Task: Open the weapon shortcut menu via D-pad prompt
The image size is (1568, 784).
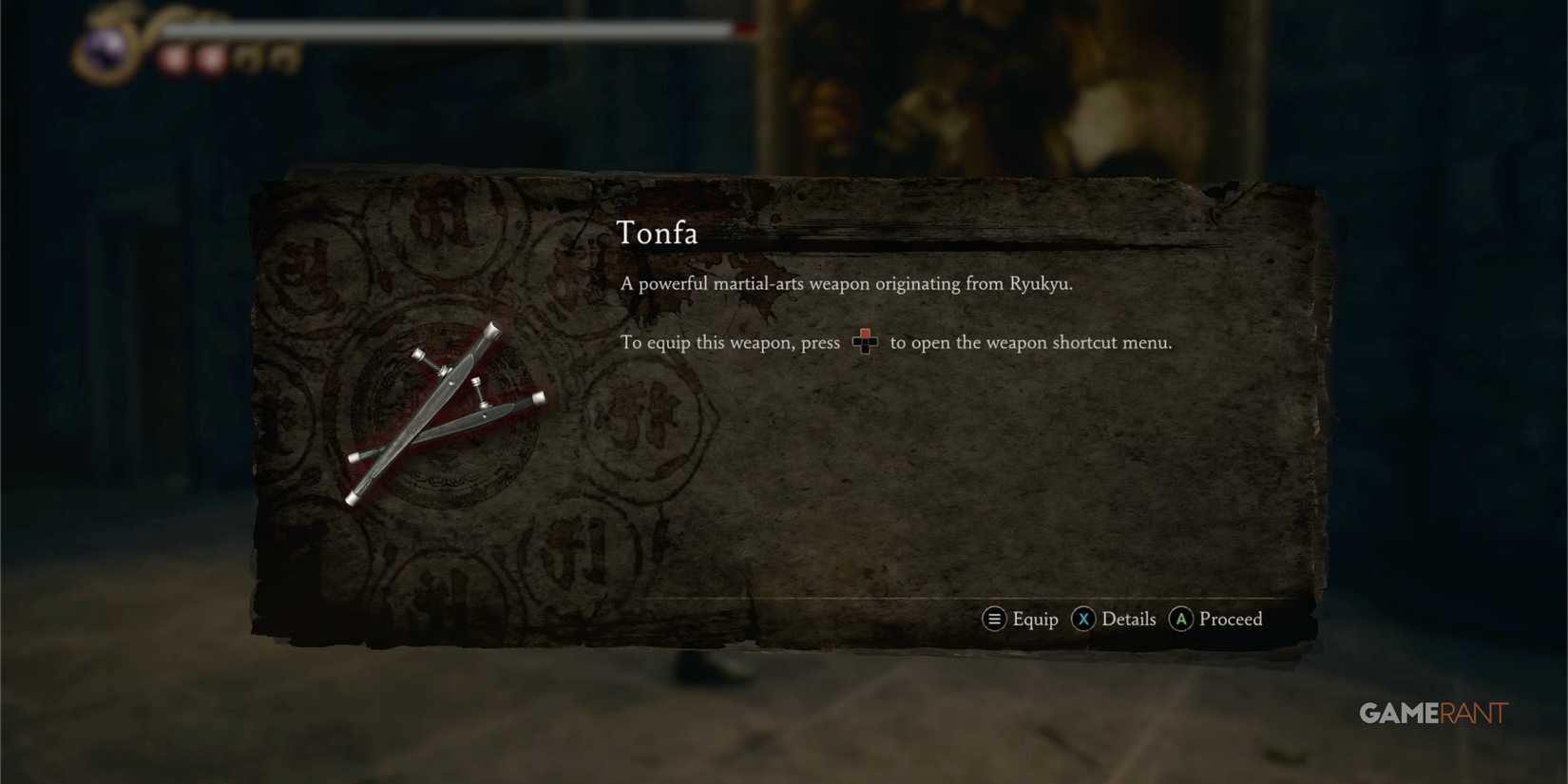Action: click(865, 342)
